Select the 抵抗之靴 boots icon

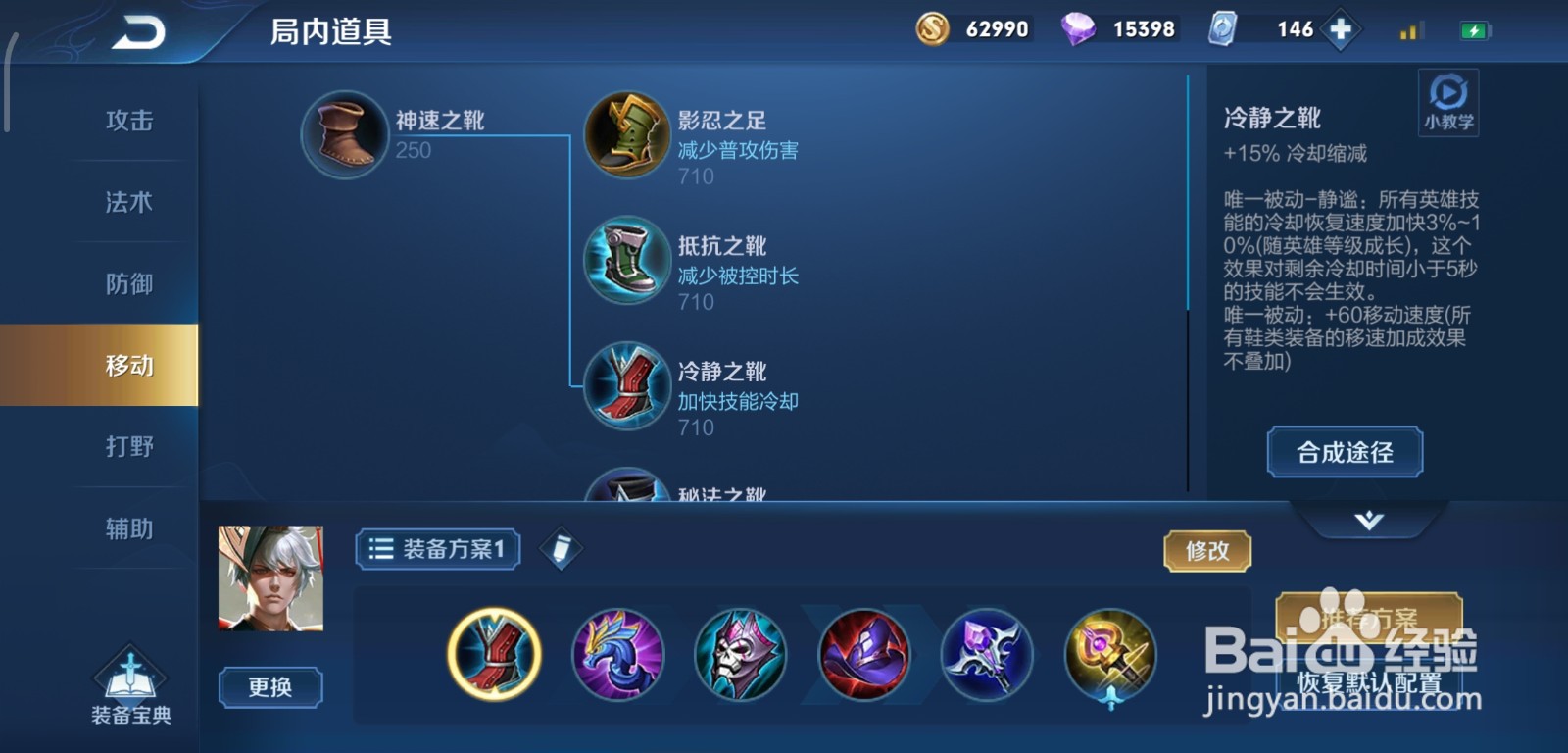[627, 261]
